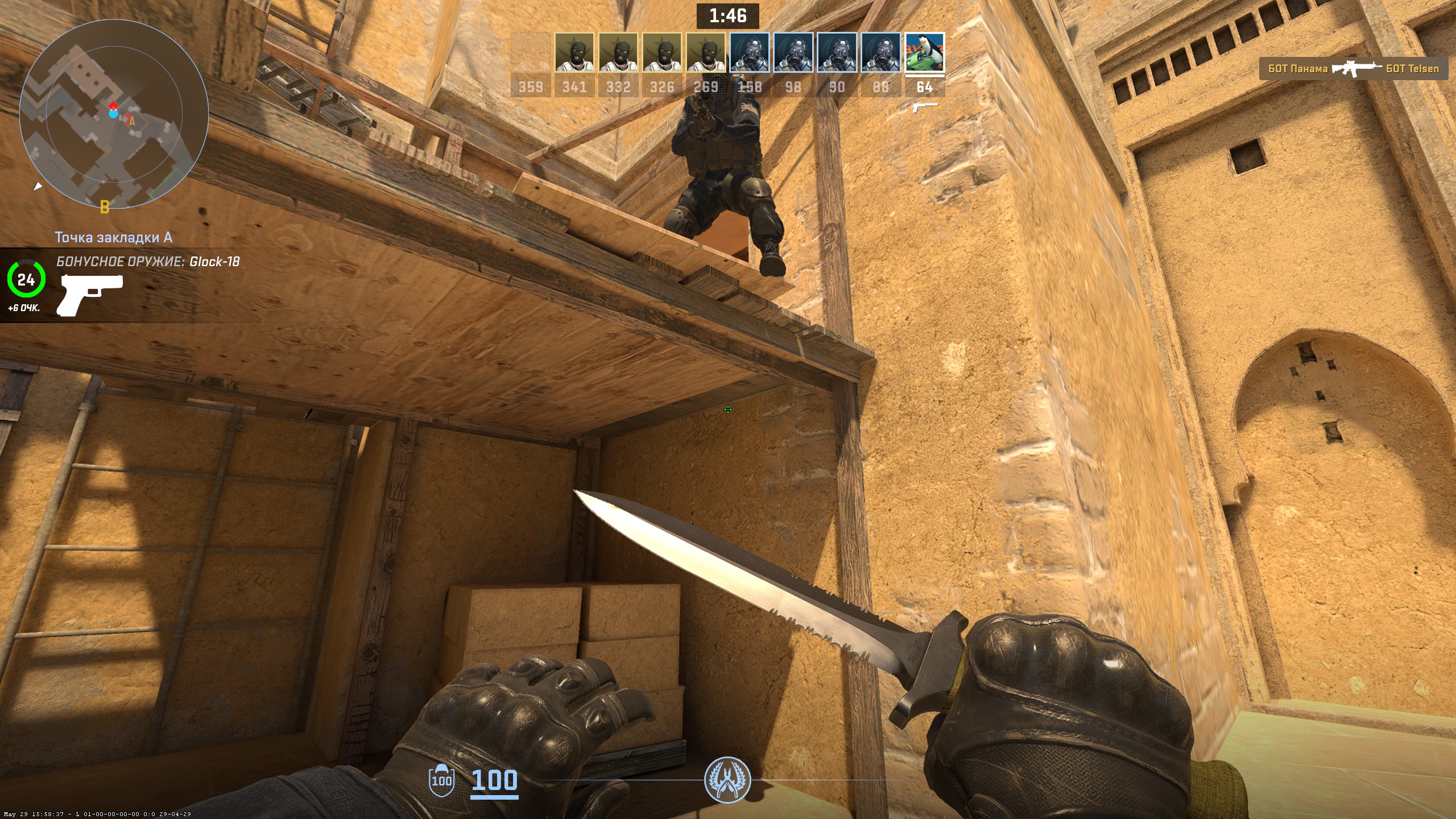Choose the terrorist avatar scoring 341
This screenshot has height=819, width=1456.
pyautogui.click(x=574, y=52)
